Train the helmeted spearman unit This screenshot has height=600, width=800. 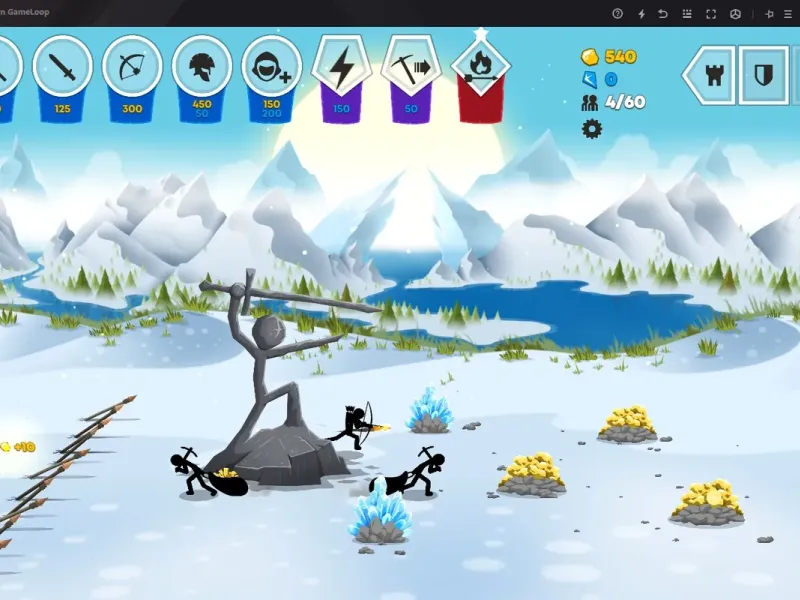pyautogui.click(x=202, y=68)
